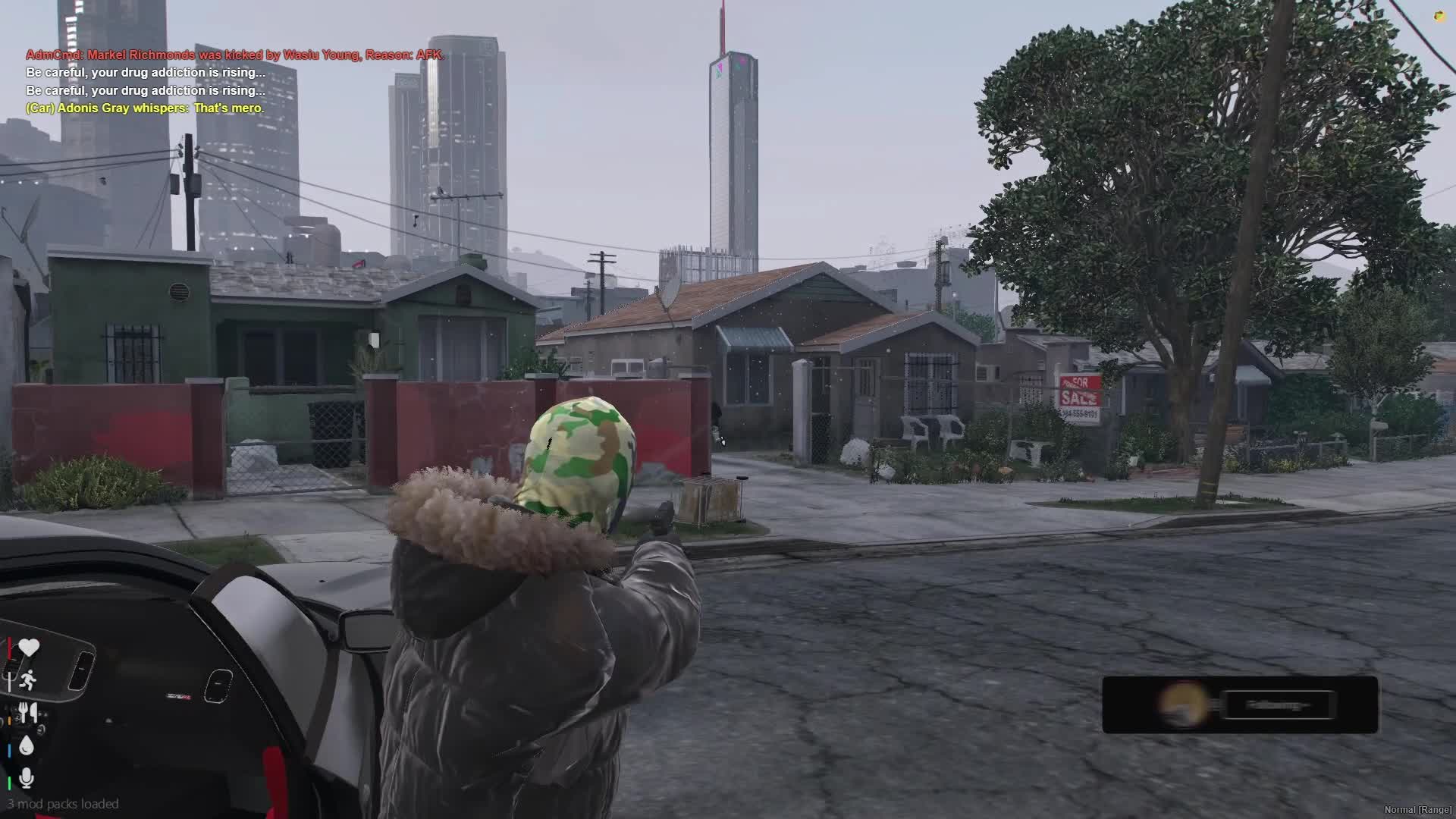Viewport: 1456px width, 819px height.
Task: Select the running man stamina icon
Action: point(28,679)
